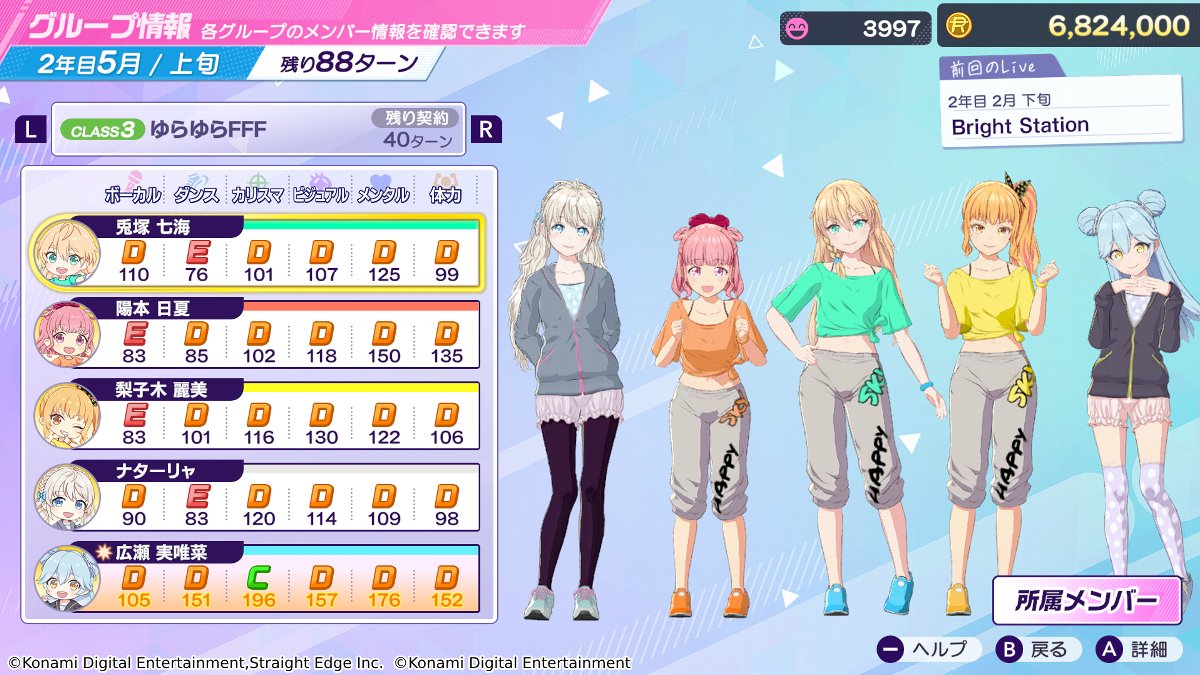The width and height of the screenshot is (1200, 675).
Task: Click the ゆらゆらFFF group name panel
Action: [258, 130]
